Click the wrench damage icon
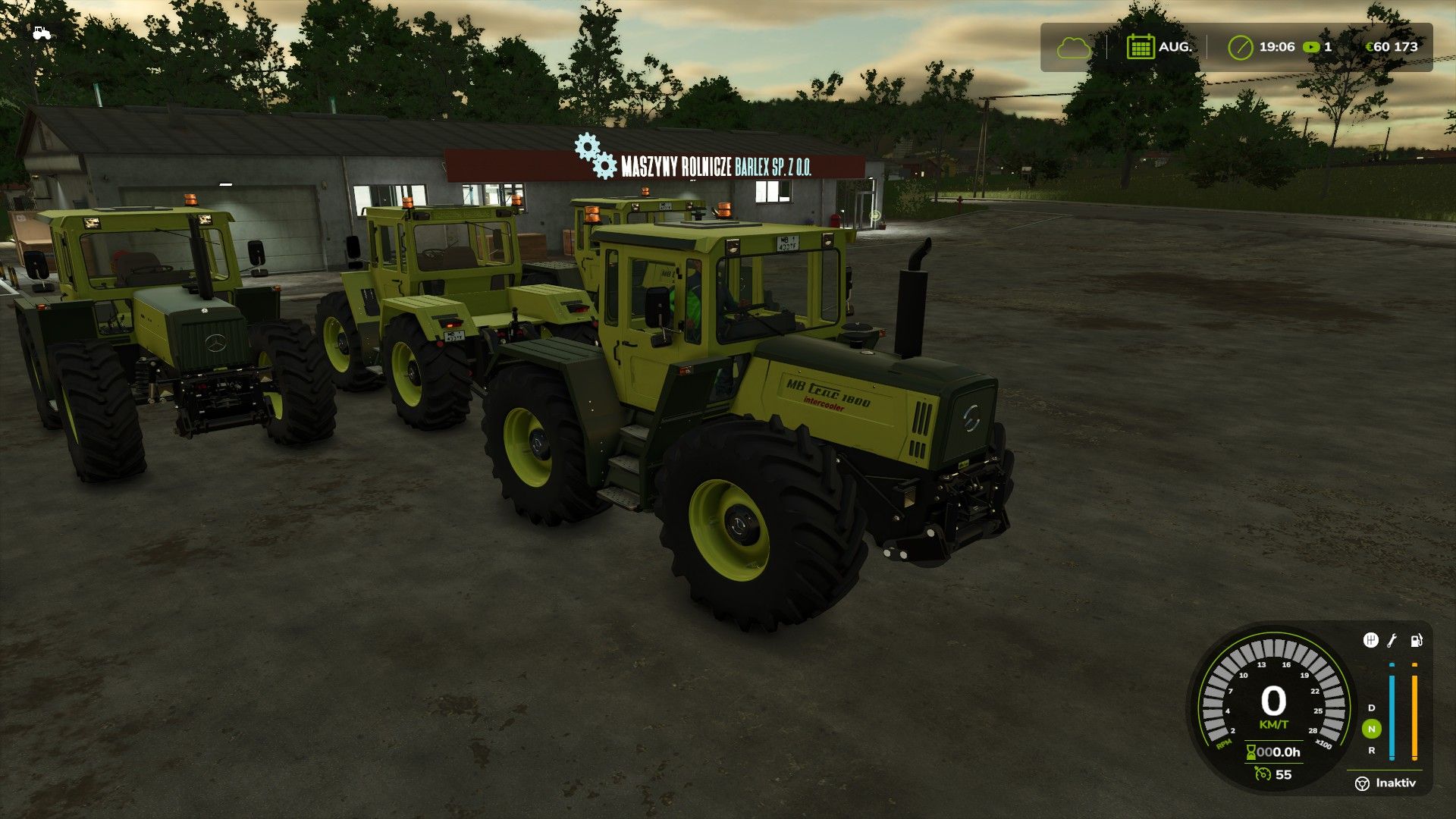This screenshot has width=1456, height=819. coord(1392,641)
